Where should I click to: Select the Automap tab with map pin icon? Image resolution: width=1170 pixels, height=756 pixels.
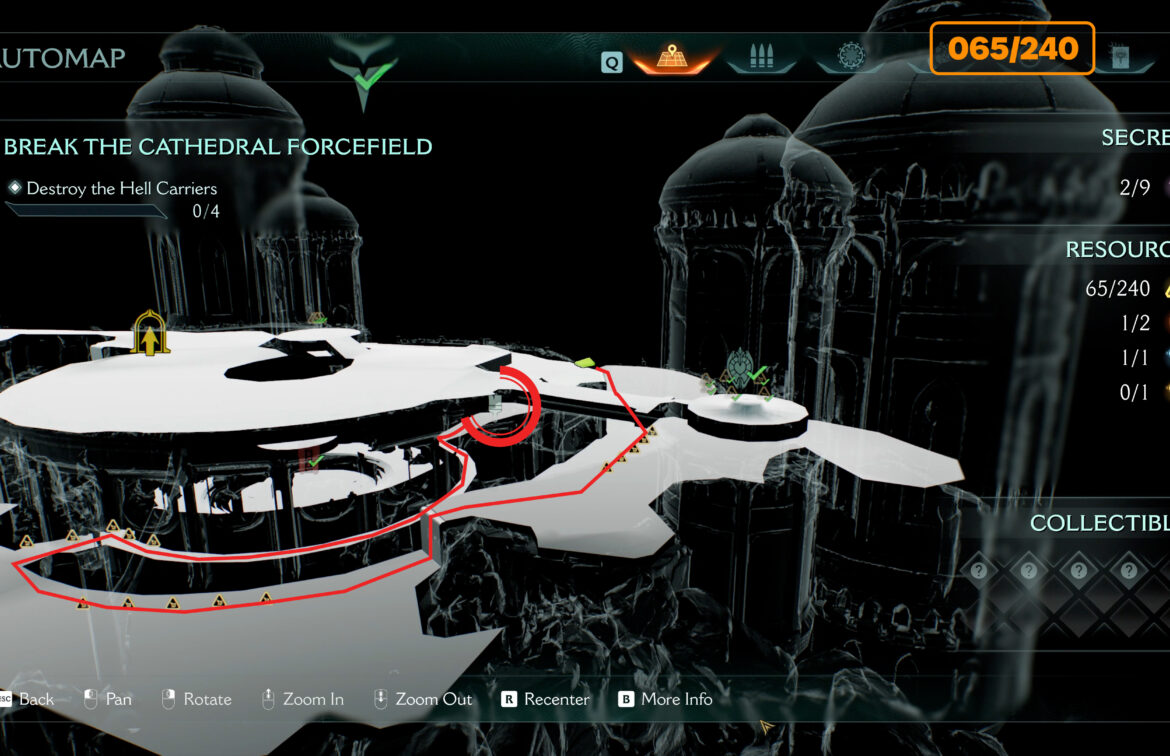(x=673, y=58)
